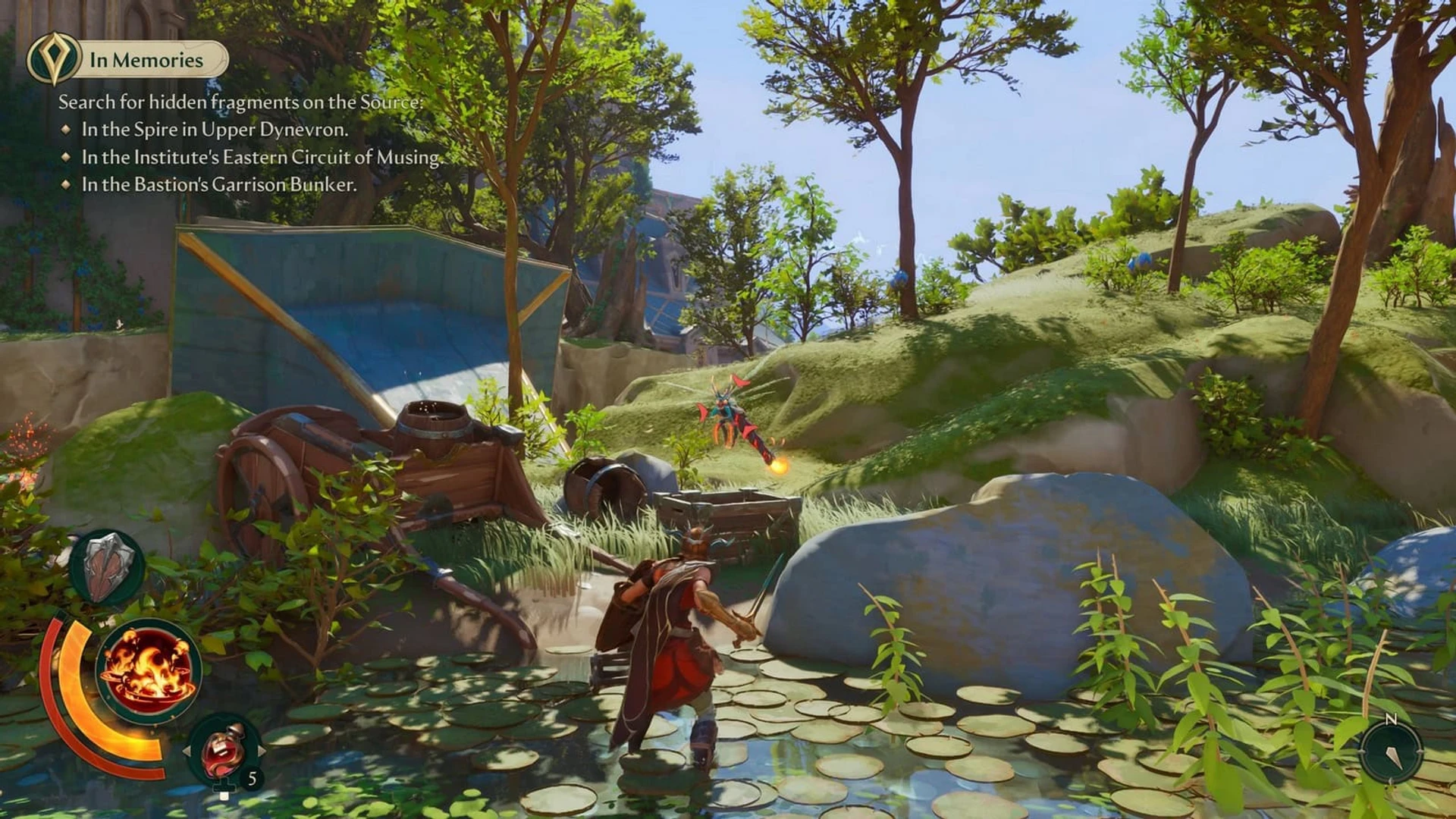Activate the flaming fire spell ability
Image resolution: width=1456 pixels, height=819 pixels.
149,670
